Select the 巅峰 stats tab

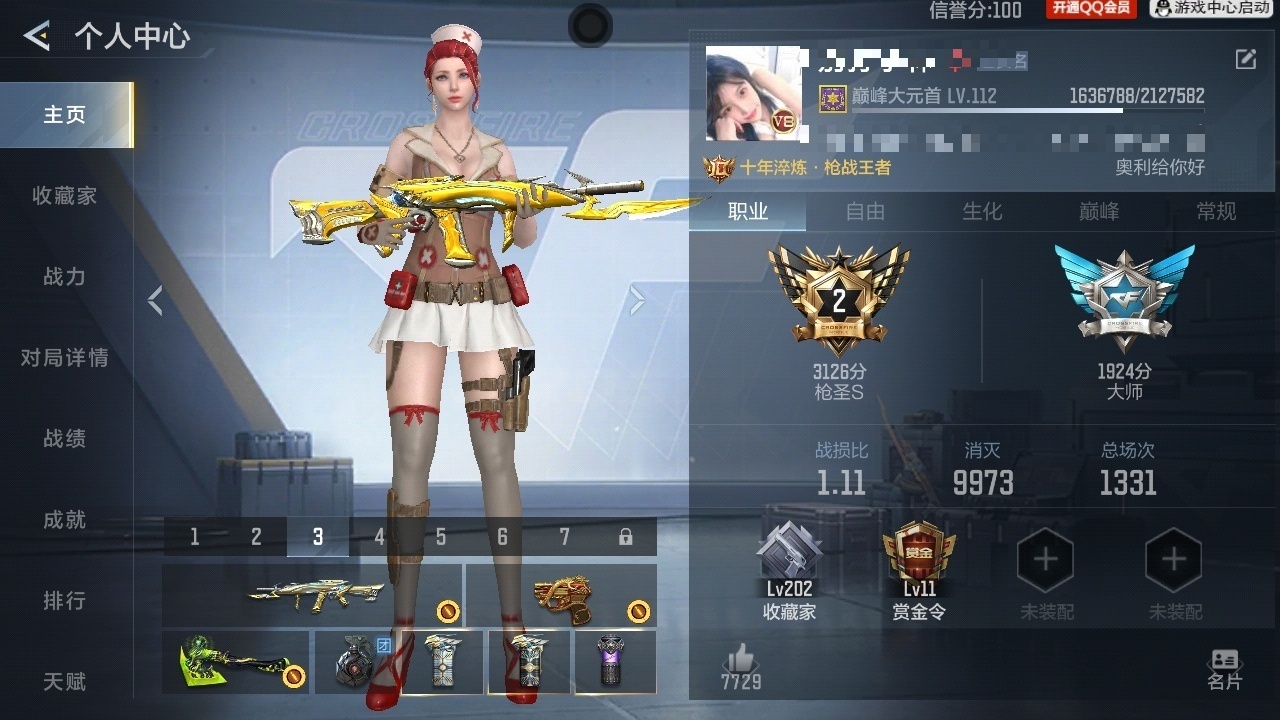(x=1099, y=211)
